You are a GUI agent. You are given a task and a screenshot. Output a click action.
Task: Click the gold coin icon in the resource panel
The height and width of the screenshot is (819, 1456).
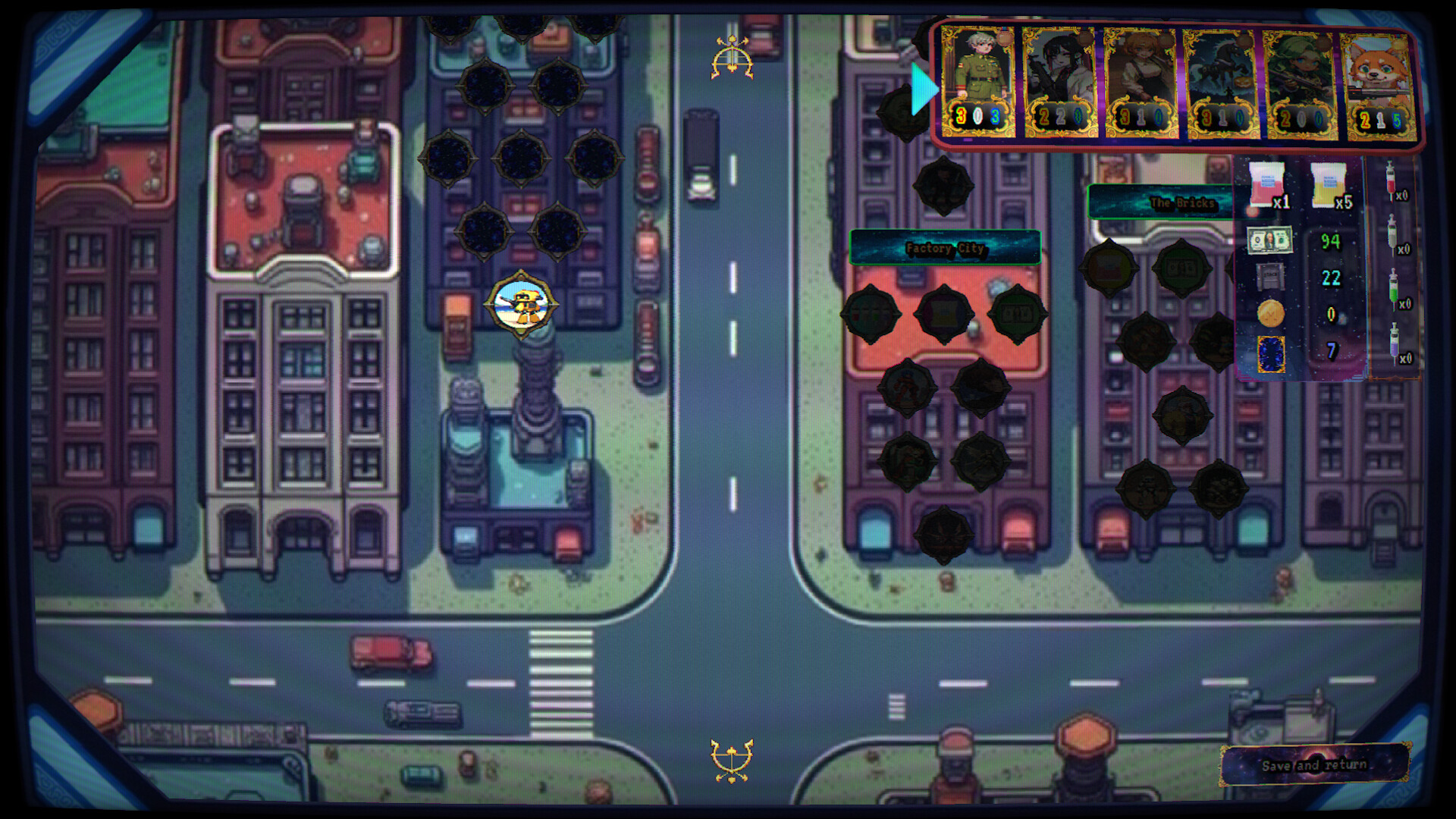click(x=1272, y=312)
